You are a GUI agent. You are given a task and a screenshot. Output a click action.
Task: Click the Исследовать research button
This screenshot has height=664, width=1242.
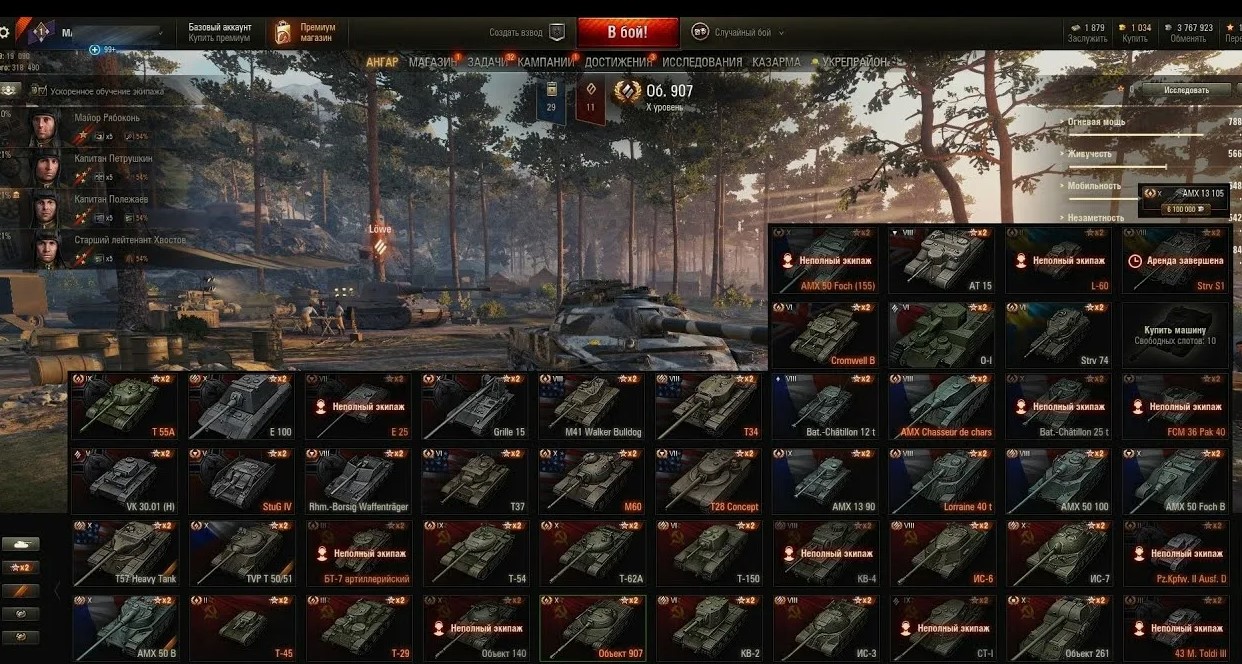coord(1185,90)
